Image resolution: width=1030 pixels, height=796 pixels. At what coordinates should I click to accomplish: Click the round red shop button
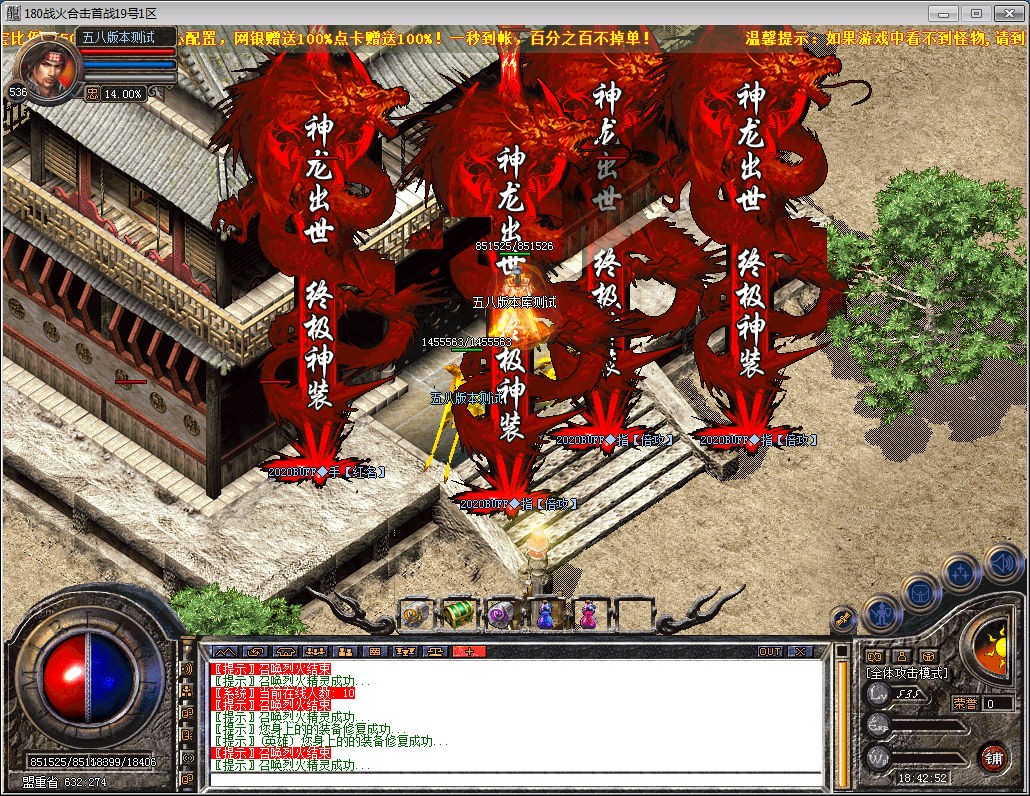point(992,756)
